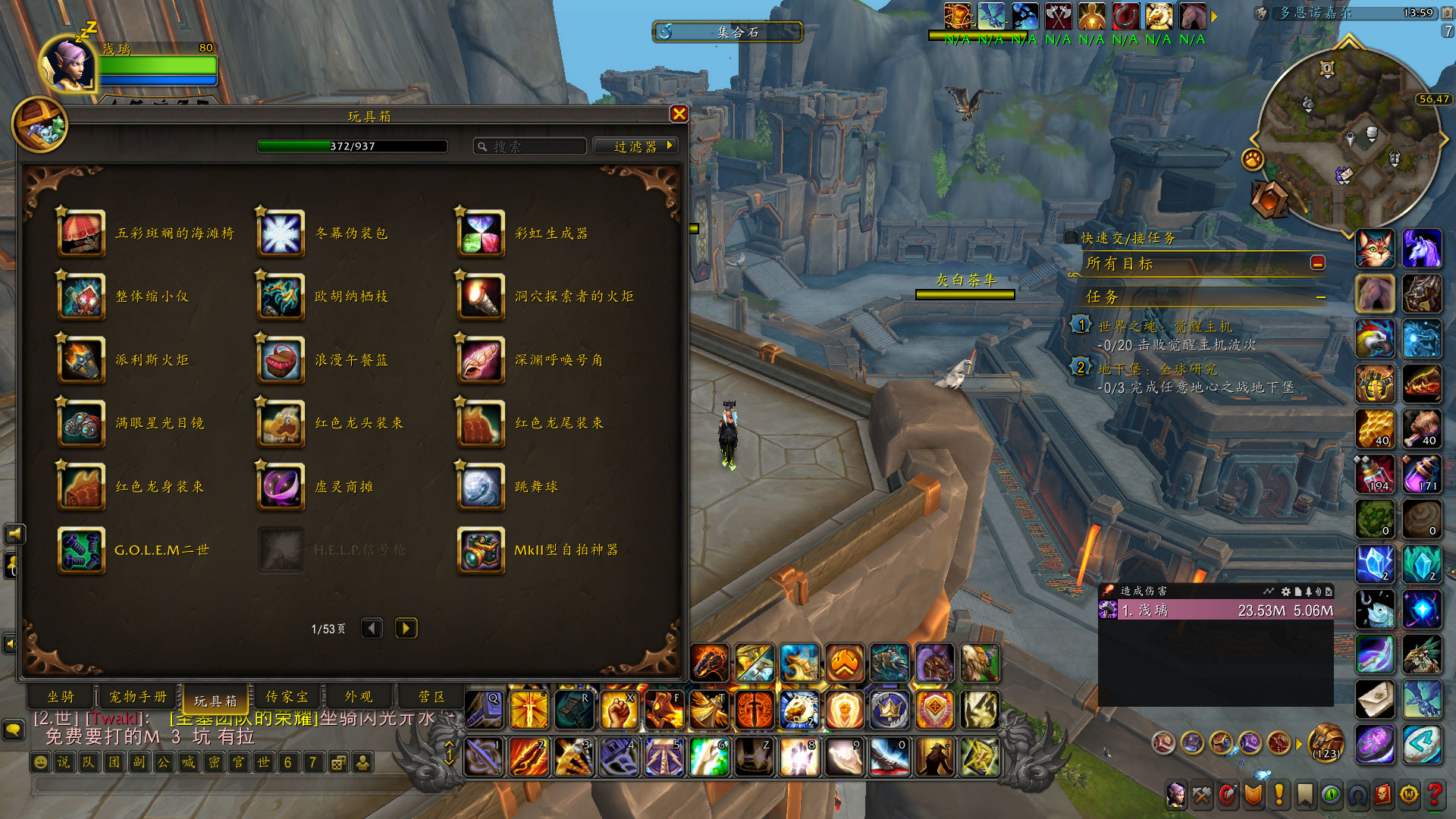Switch to the 坐骑 mounts tab
1456x819 pixels.
(61, 697)
